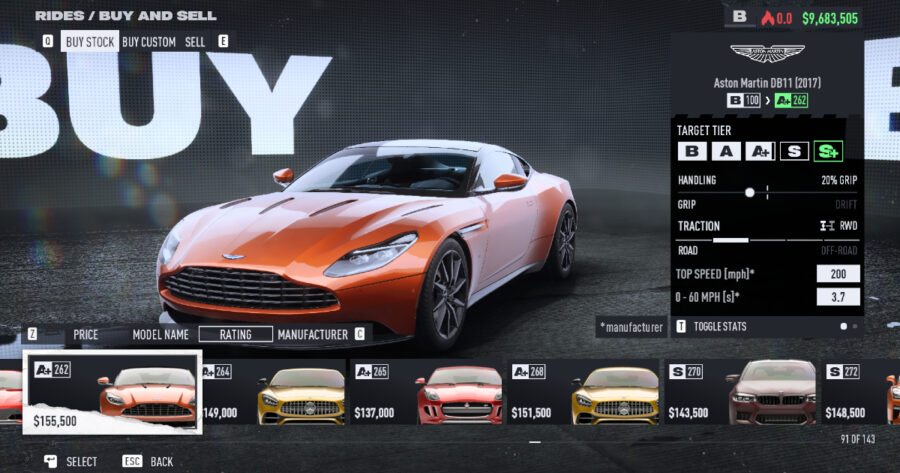900x473 pixels.
Task: Choose the A target tier
Action: click(727, 151)
